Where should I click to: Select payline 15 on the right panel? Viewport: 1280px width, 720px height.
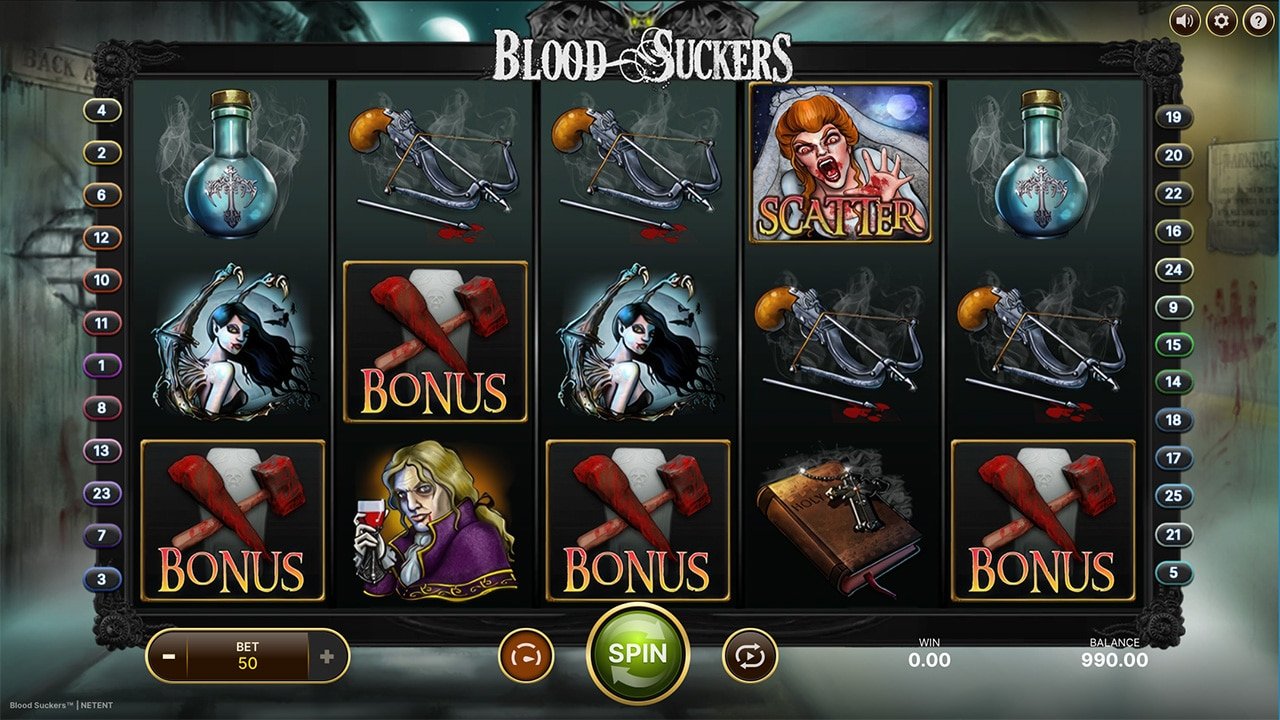(1176, 343)
